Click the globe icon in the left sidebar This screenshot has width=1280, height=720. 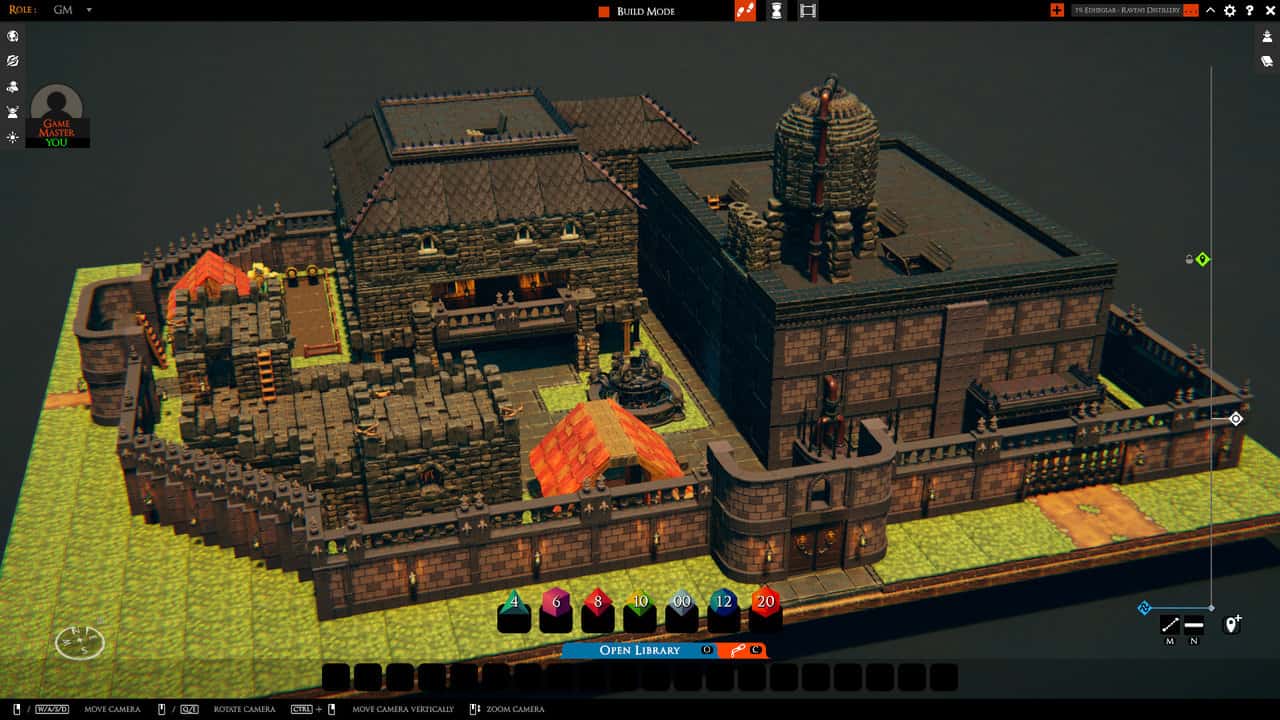(x=12, y=36)
